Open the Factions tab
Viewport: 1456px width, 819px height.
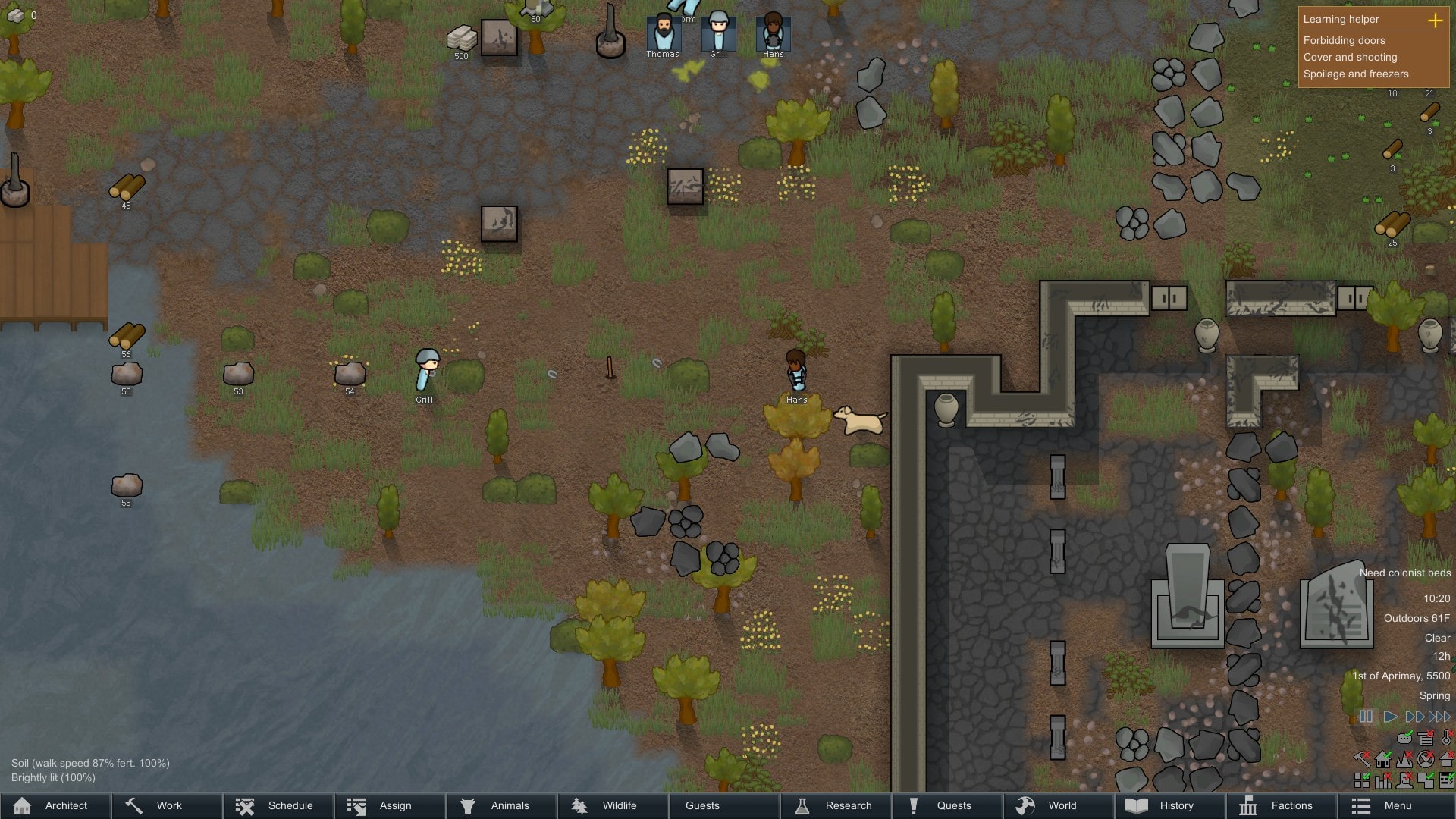tap(1280, 805)
